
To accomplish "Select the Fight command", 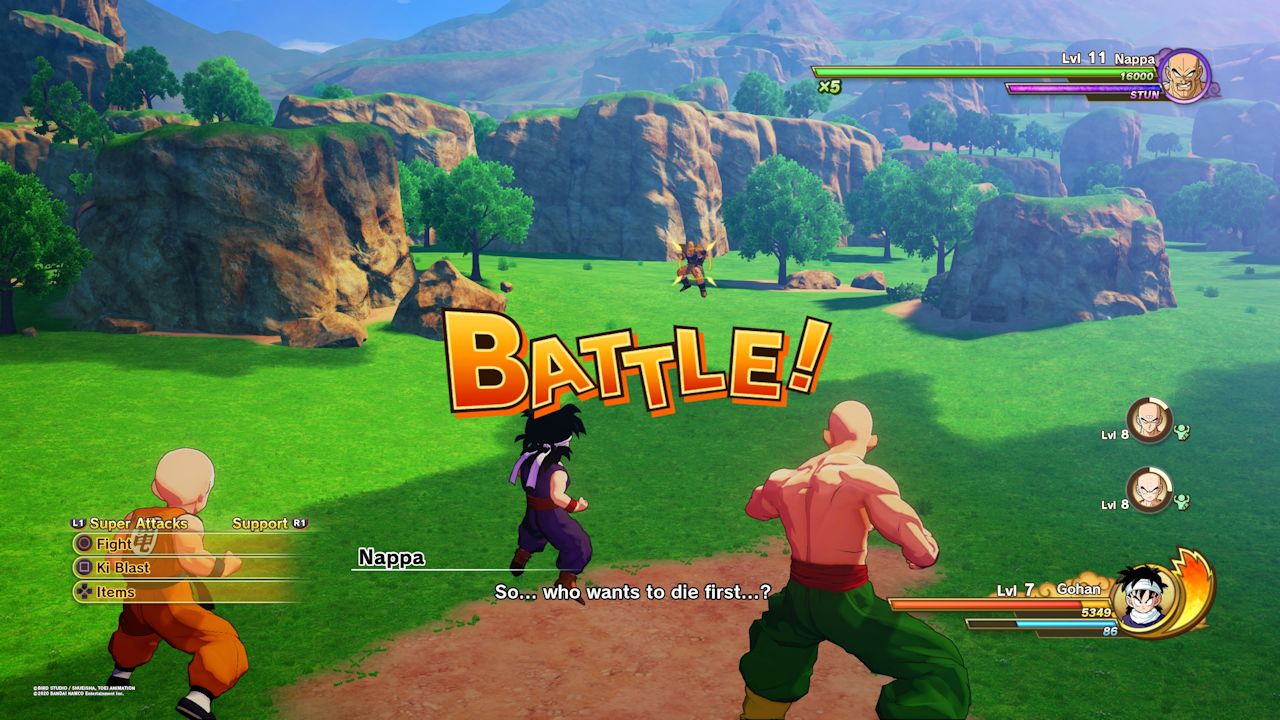I will 113,543.
